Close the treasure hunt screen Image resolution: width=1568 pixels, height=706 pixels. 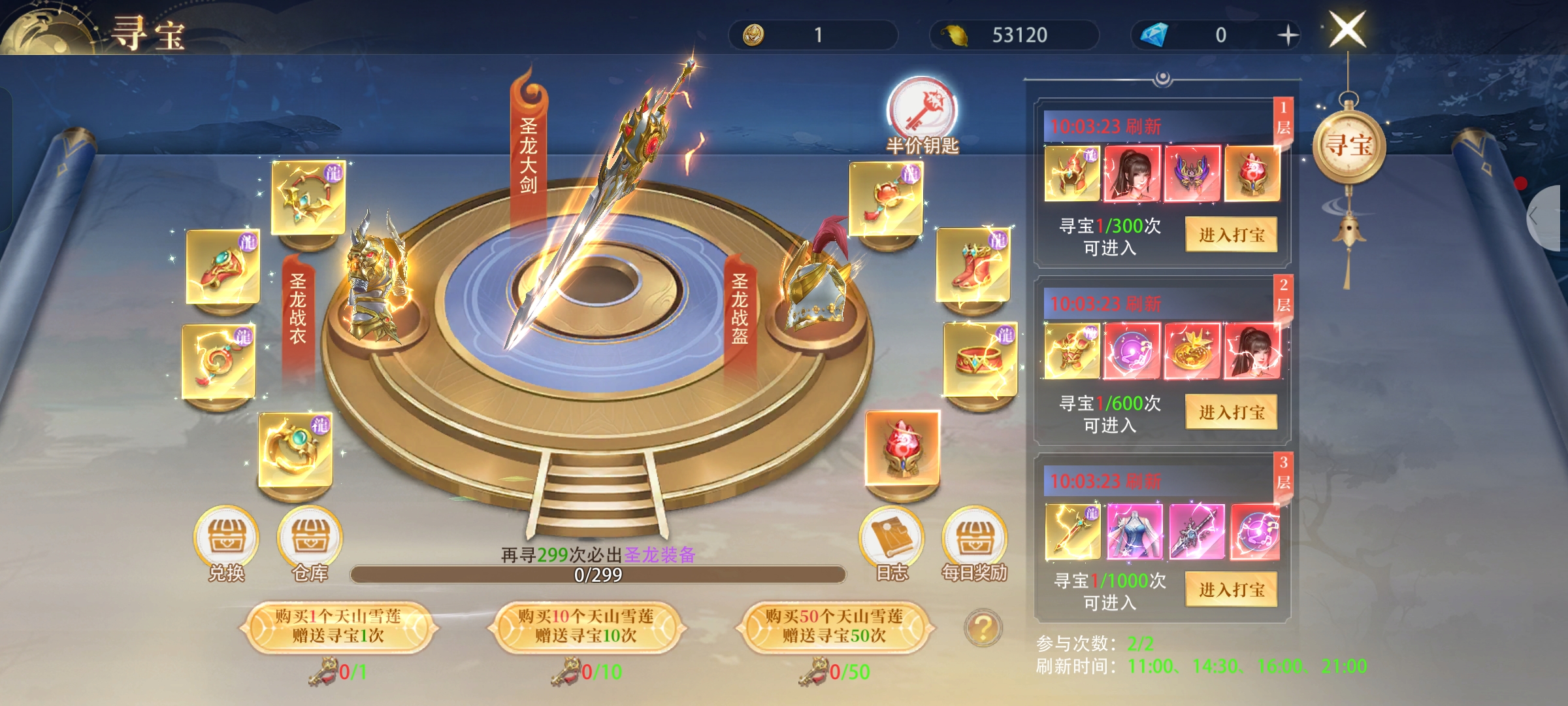coord(1347,30)
